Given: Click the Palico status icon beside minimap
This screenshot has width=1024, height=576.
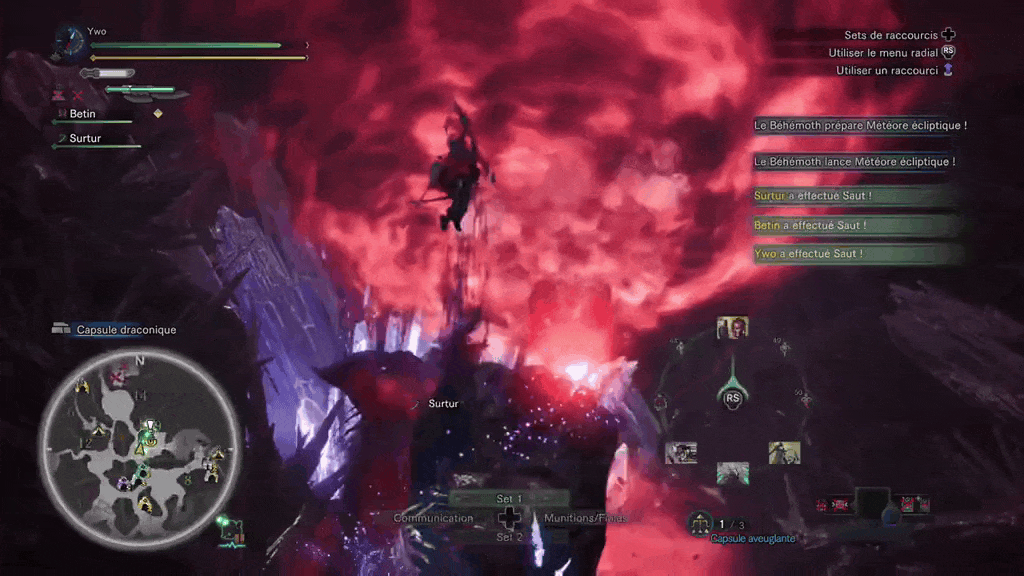Looking at the screenshot, I should (x=231, y=530).
